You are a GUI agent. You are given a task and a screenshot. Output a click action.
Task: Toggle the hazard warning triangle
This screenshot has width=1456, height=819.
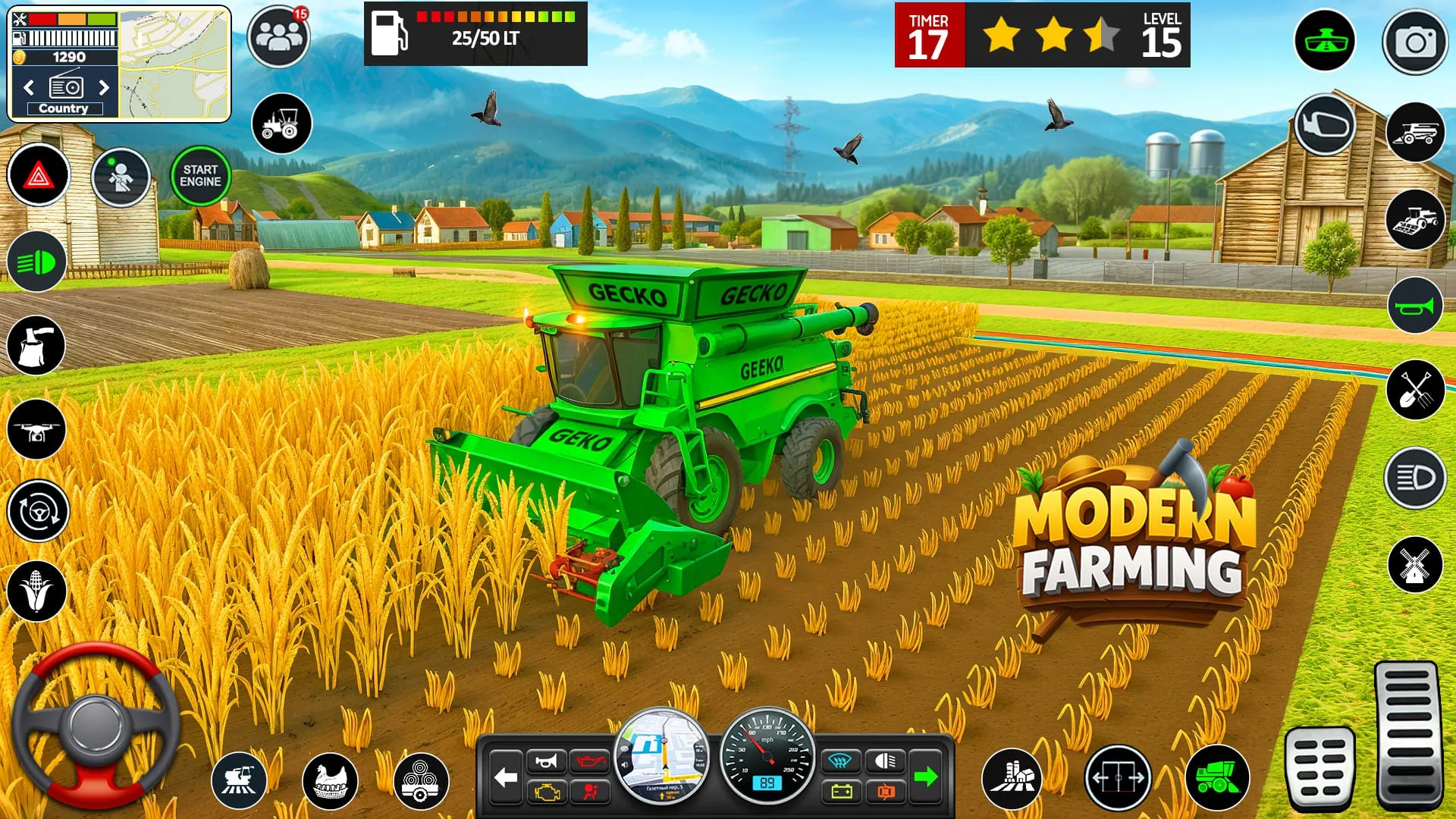pos(37,174)
